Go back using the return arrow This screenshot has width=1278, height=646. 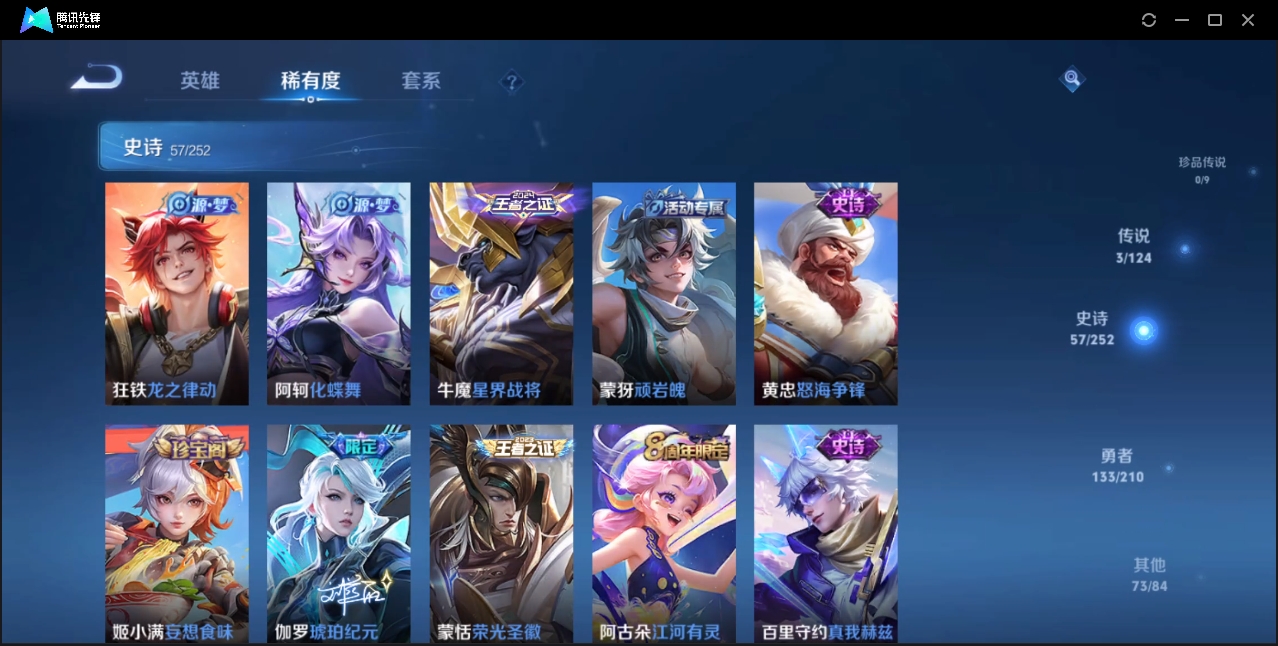tap(97, 77)
